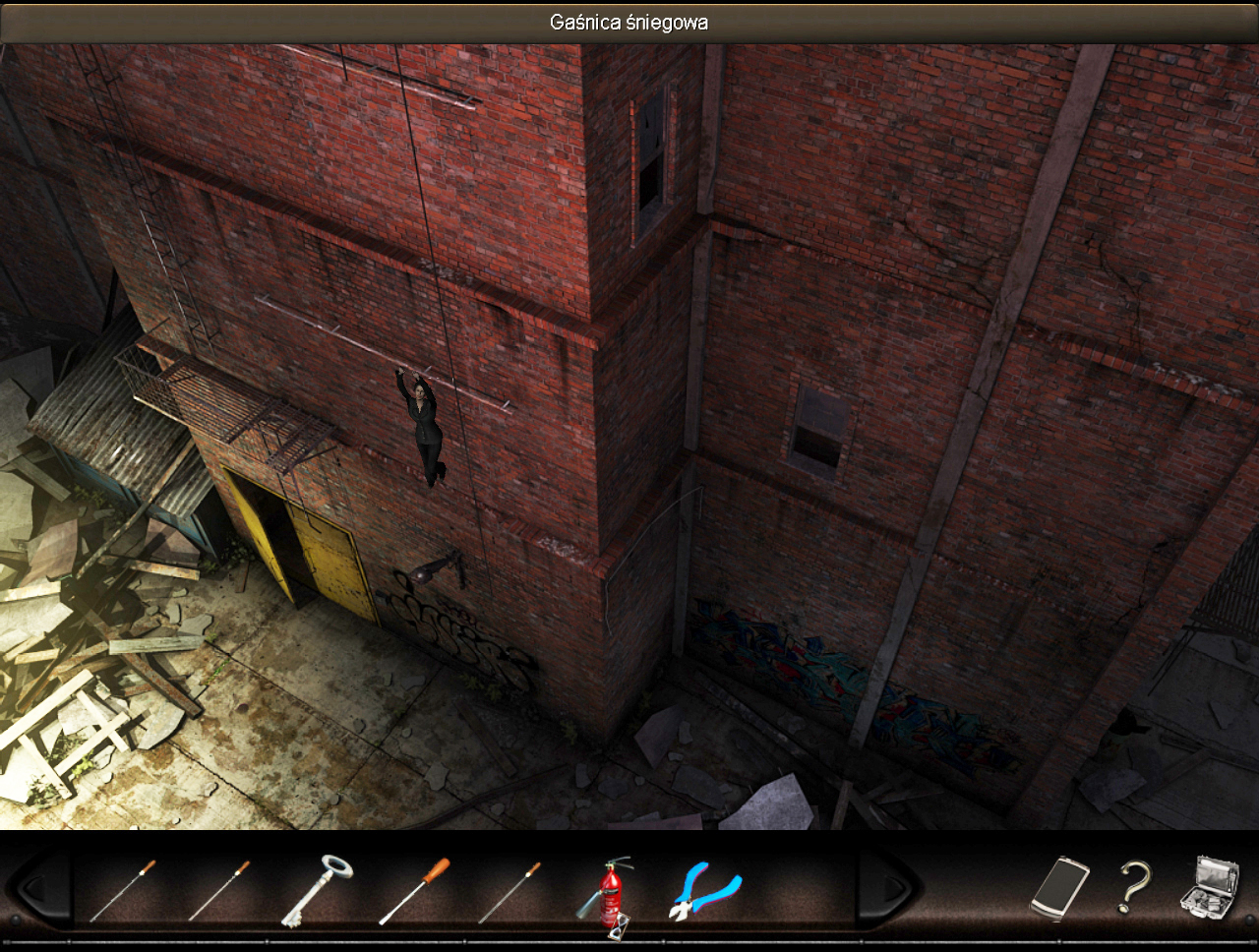Select the silver key in inventory
The width and height of the screenshot is (1259, 952).
[x=317, y=890]
